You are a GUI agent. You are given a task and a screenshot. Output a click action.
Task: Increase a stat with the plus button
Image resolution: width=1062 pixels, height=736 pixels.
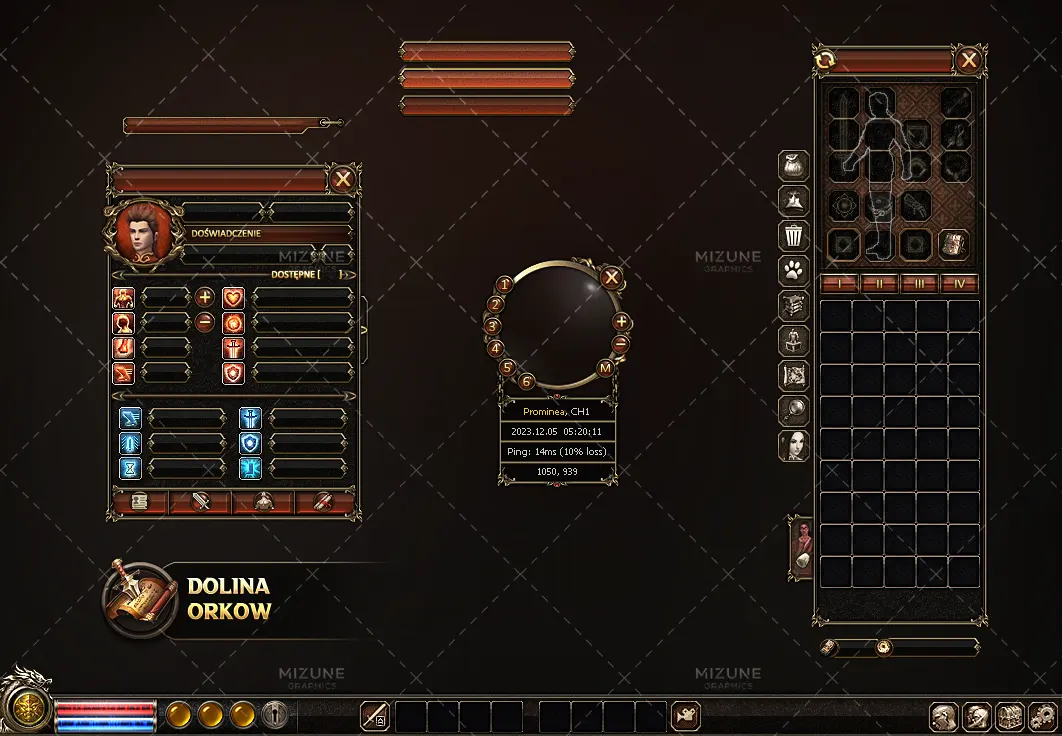[204, 297]
